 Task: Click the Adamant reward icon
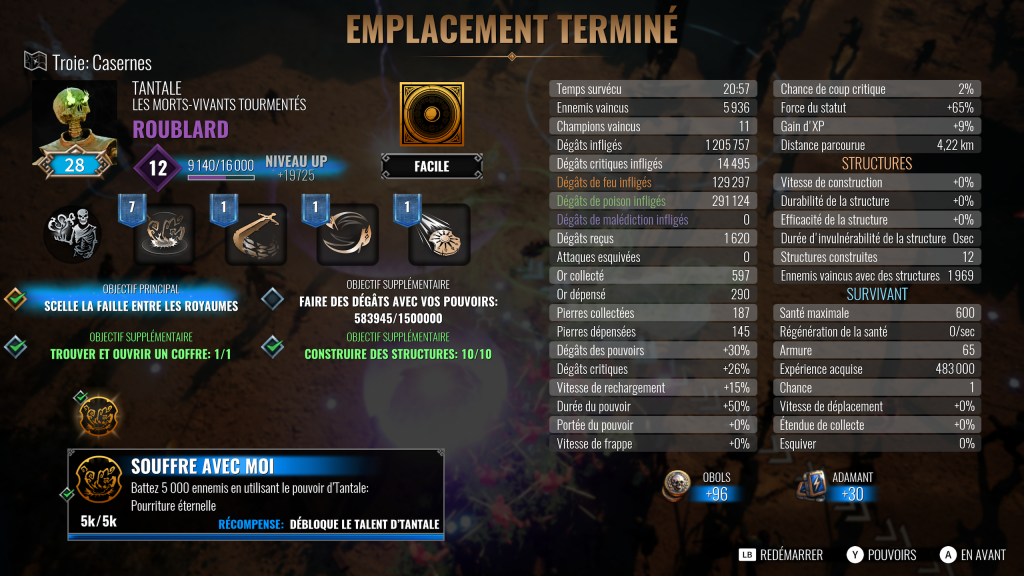(812, 486)
